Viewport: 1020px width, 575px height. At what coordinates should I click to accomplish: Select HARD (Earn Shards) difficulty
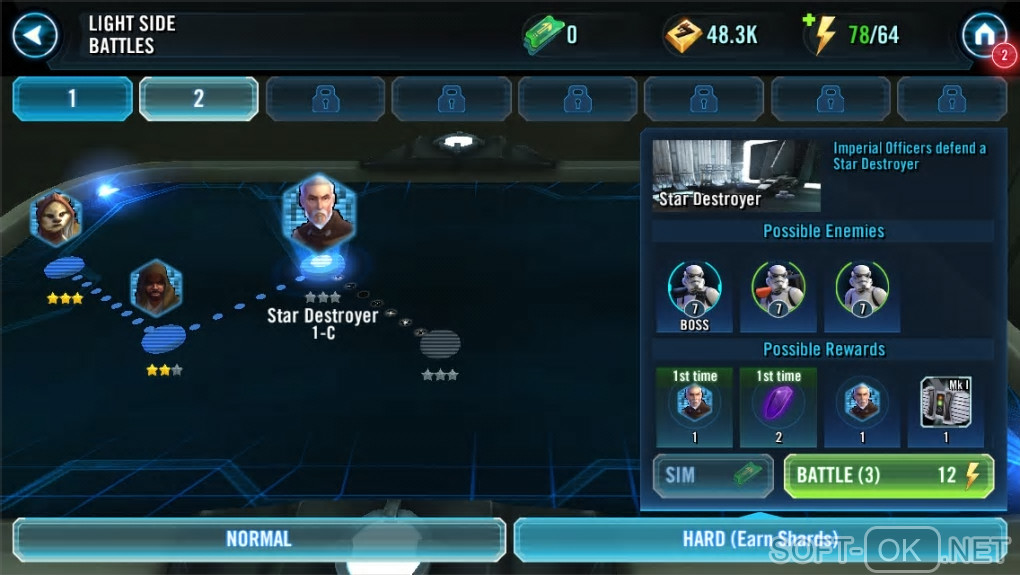(x=760, y=539)
